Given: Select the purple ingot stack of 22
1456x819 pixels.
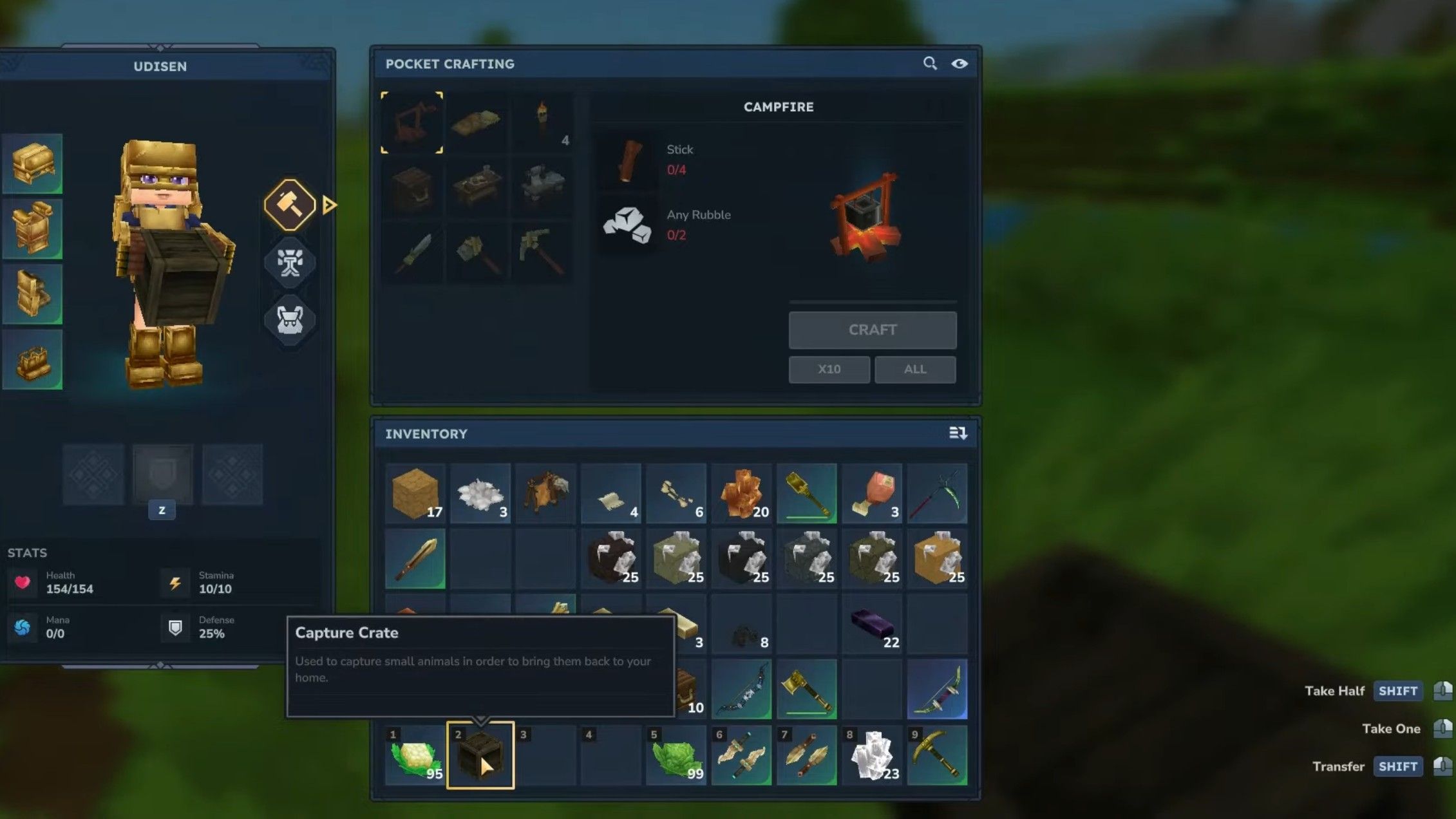Looking at the screenshot, I should pyautogui.click(x=872, y=624).
